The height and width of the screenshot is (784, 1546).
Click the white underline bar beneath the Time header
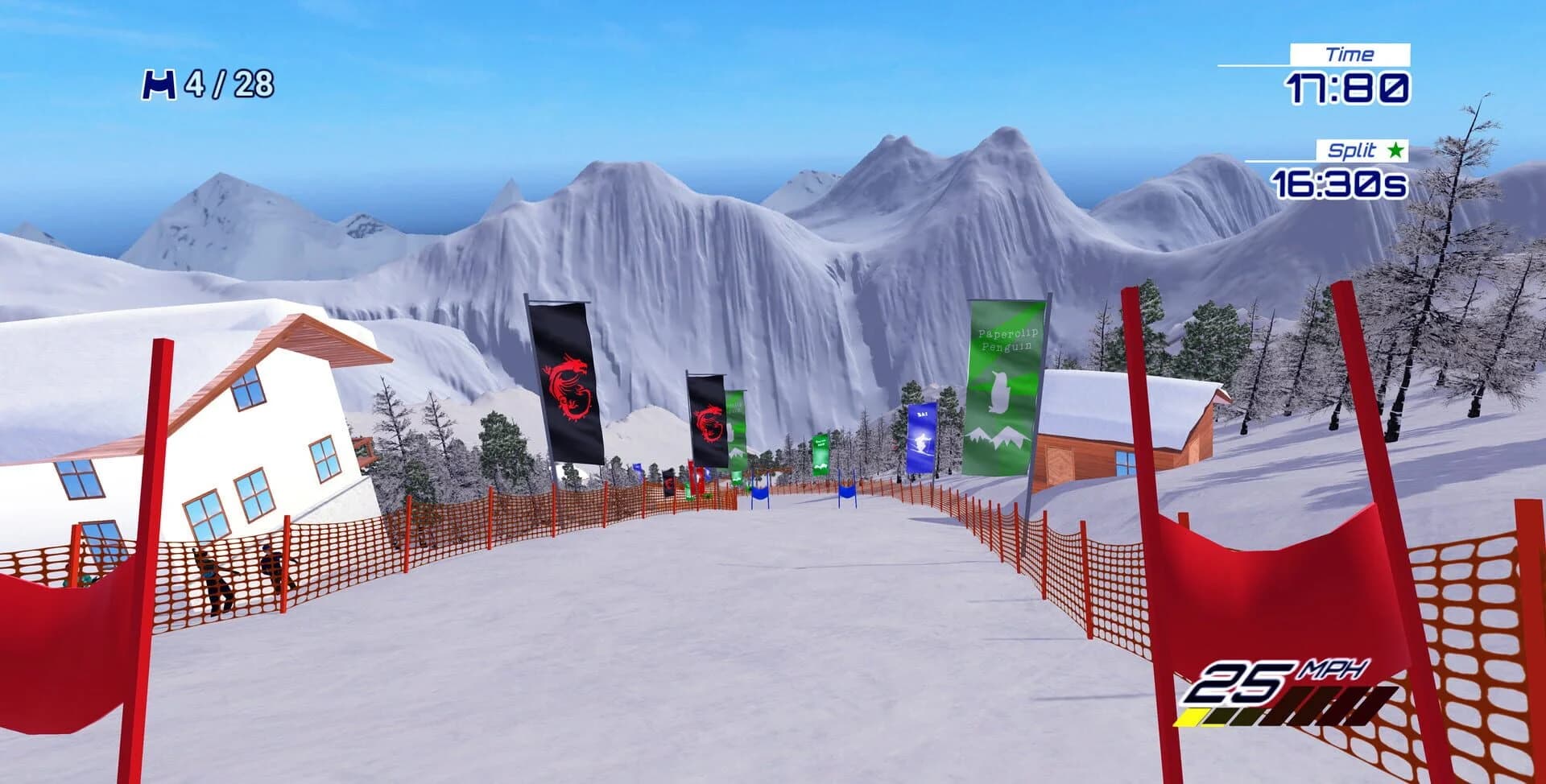pyautogui.click(x=1258, y=65)
